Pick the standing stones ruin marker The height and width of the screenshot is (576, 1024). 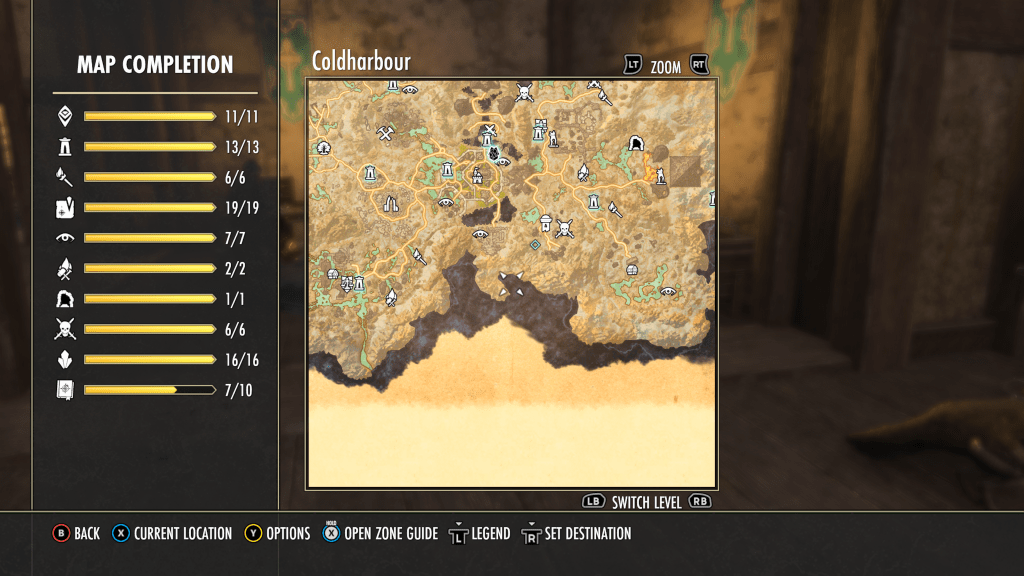pos(390,204)
